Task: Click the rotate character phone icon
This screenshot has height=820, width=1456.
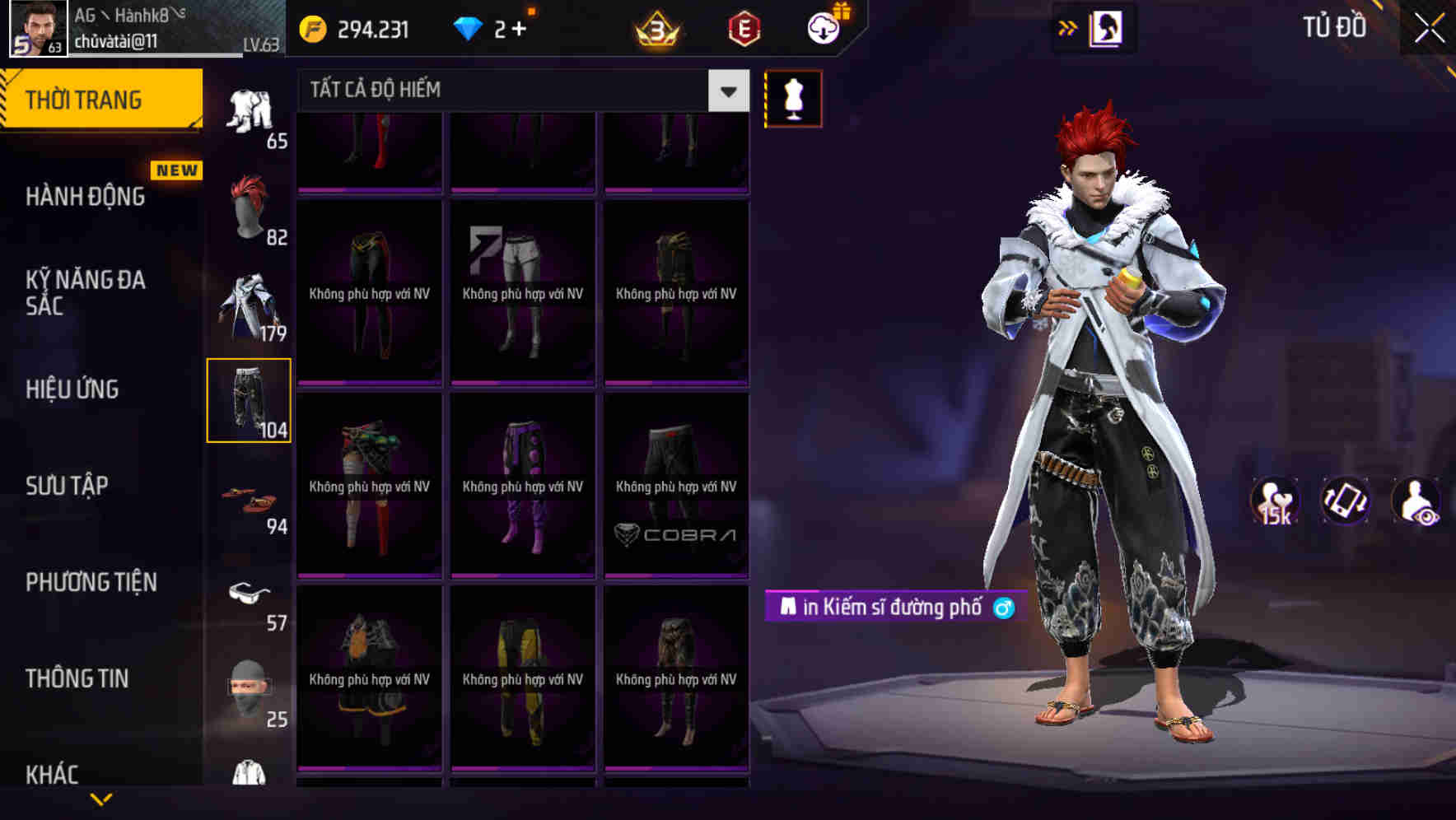Action: pyautogui.click(x=1347, y=501)
